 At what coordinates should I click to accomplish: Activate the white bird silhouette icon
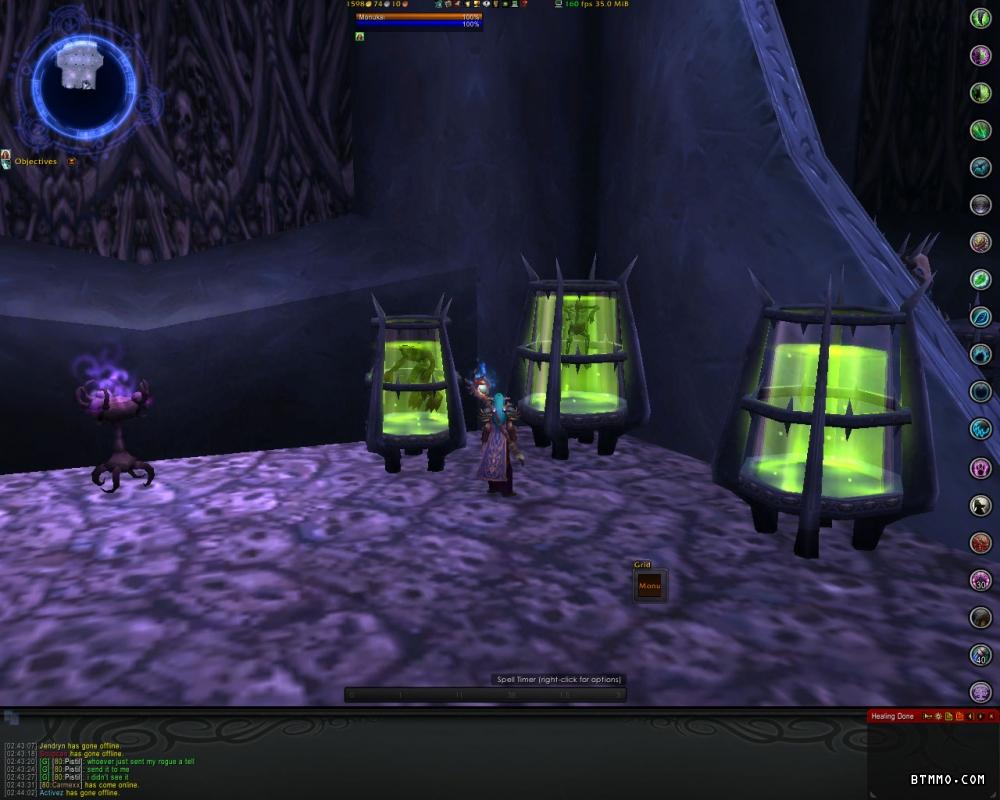click(981, 505)
